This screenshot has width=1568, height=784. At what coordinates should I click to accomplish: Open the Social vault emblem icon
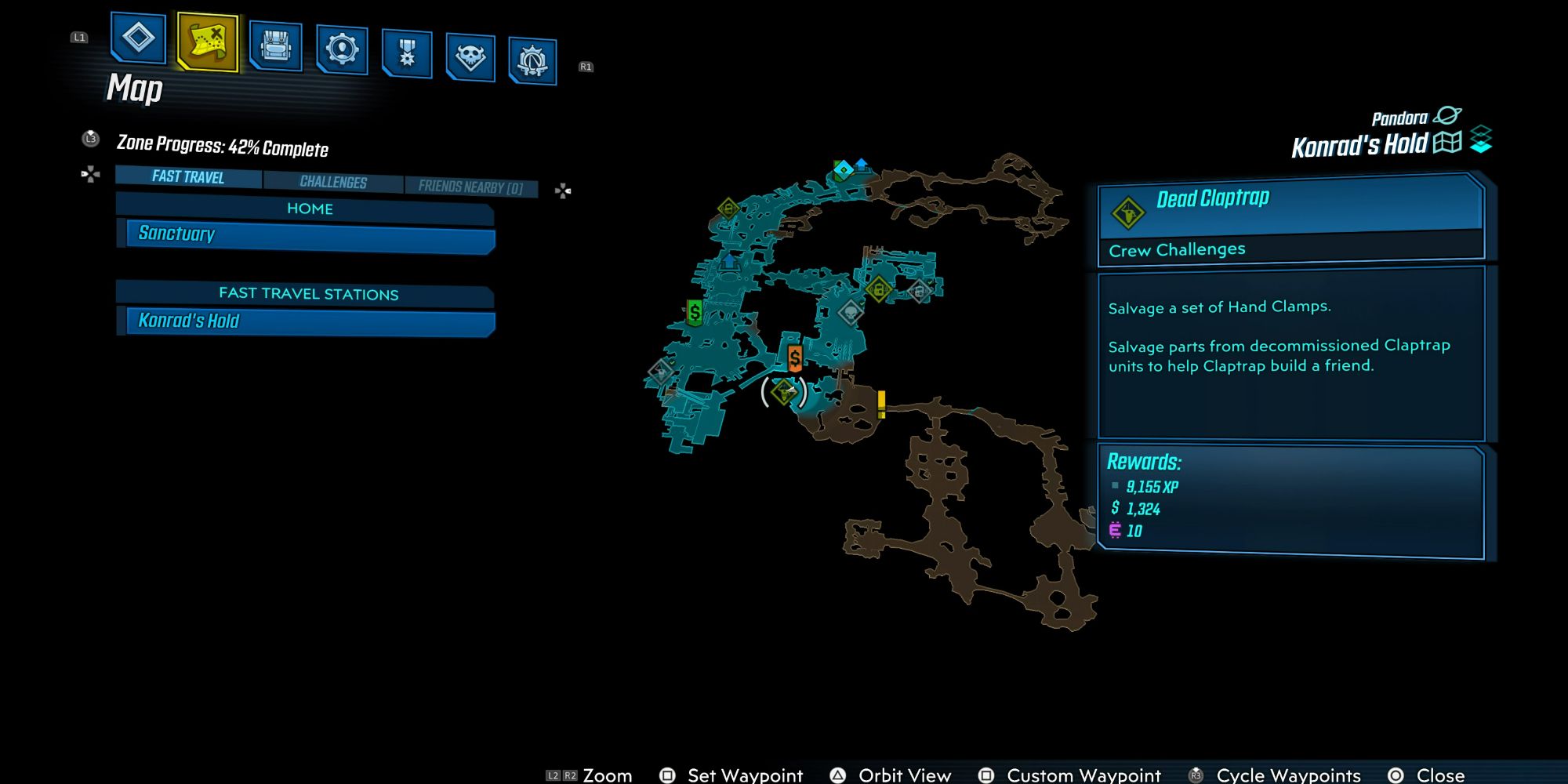pos(532,56)
